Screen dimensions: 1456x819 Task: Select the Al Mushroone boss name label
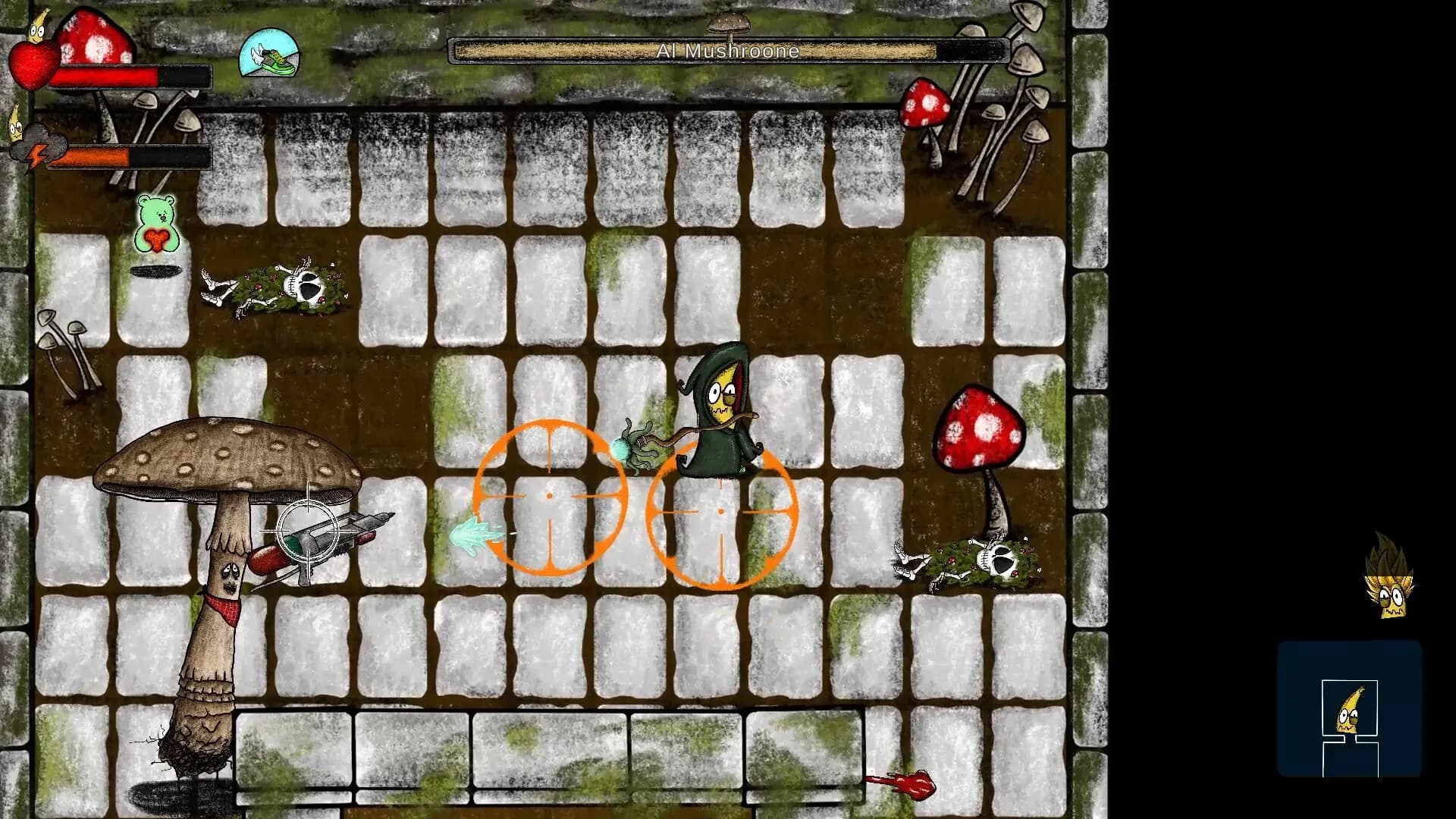click(730, 50)
